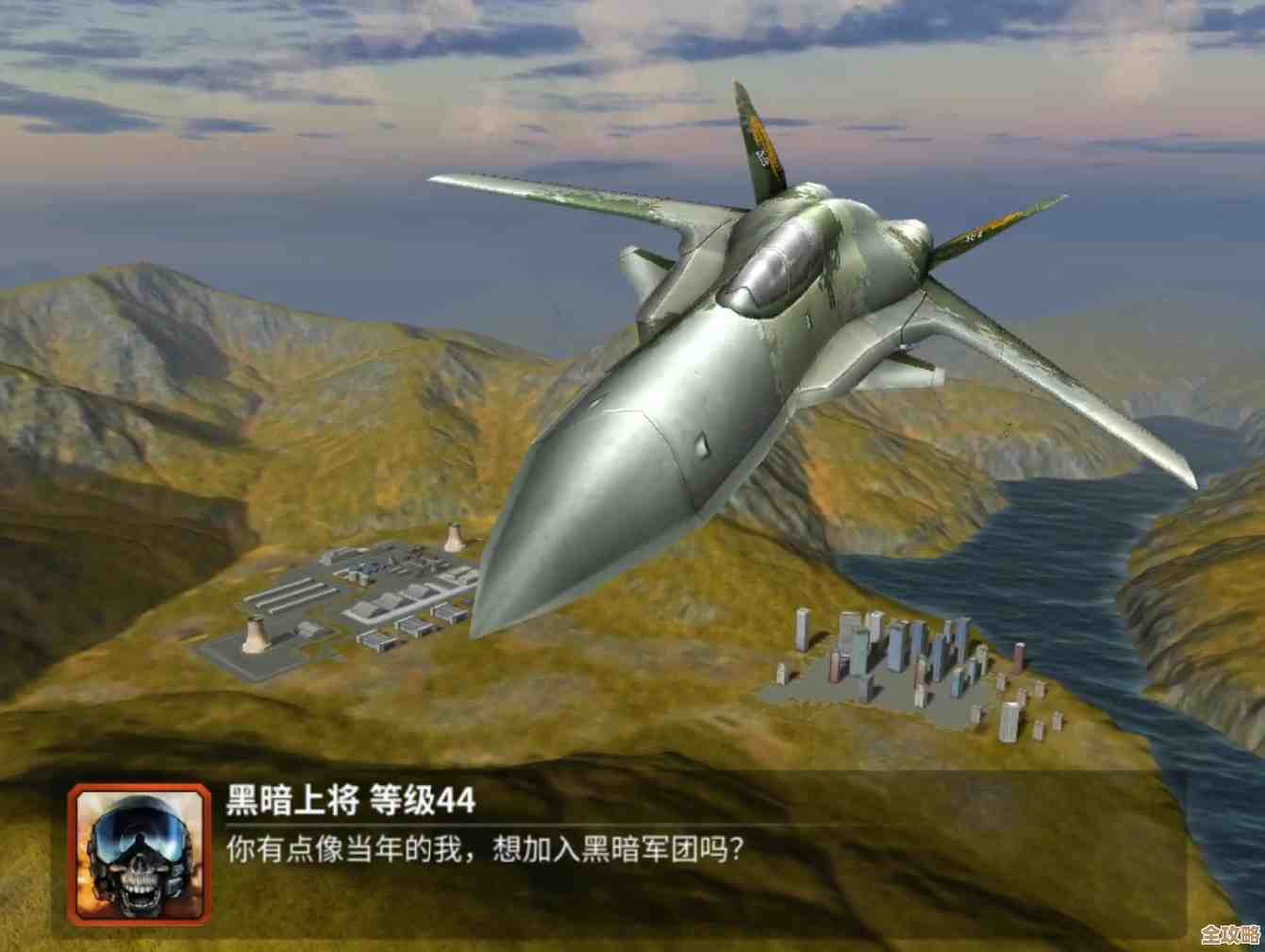Click the military base runway strips
Image resolution: width=1265 pixels, height=952 pixels.
[x=292, y=594]
